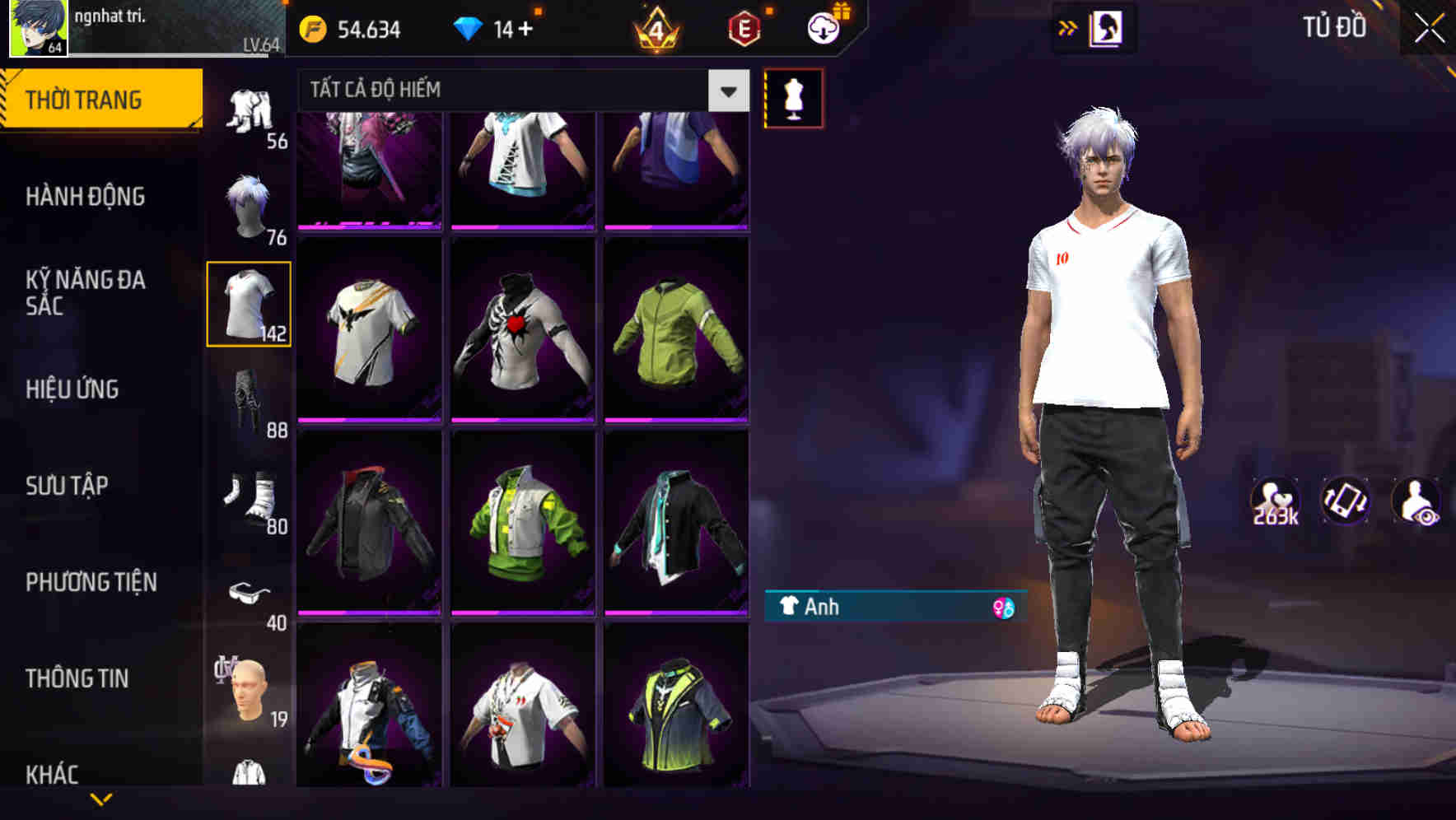
Task: Click the mannequin preview icon above the wardrobe grid
Action: coord(793,97)
